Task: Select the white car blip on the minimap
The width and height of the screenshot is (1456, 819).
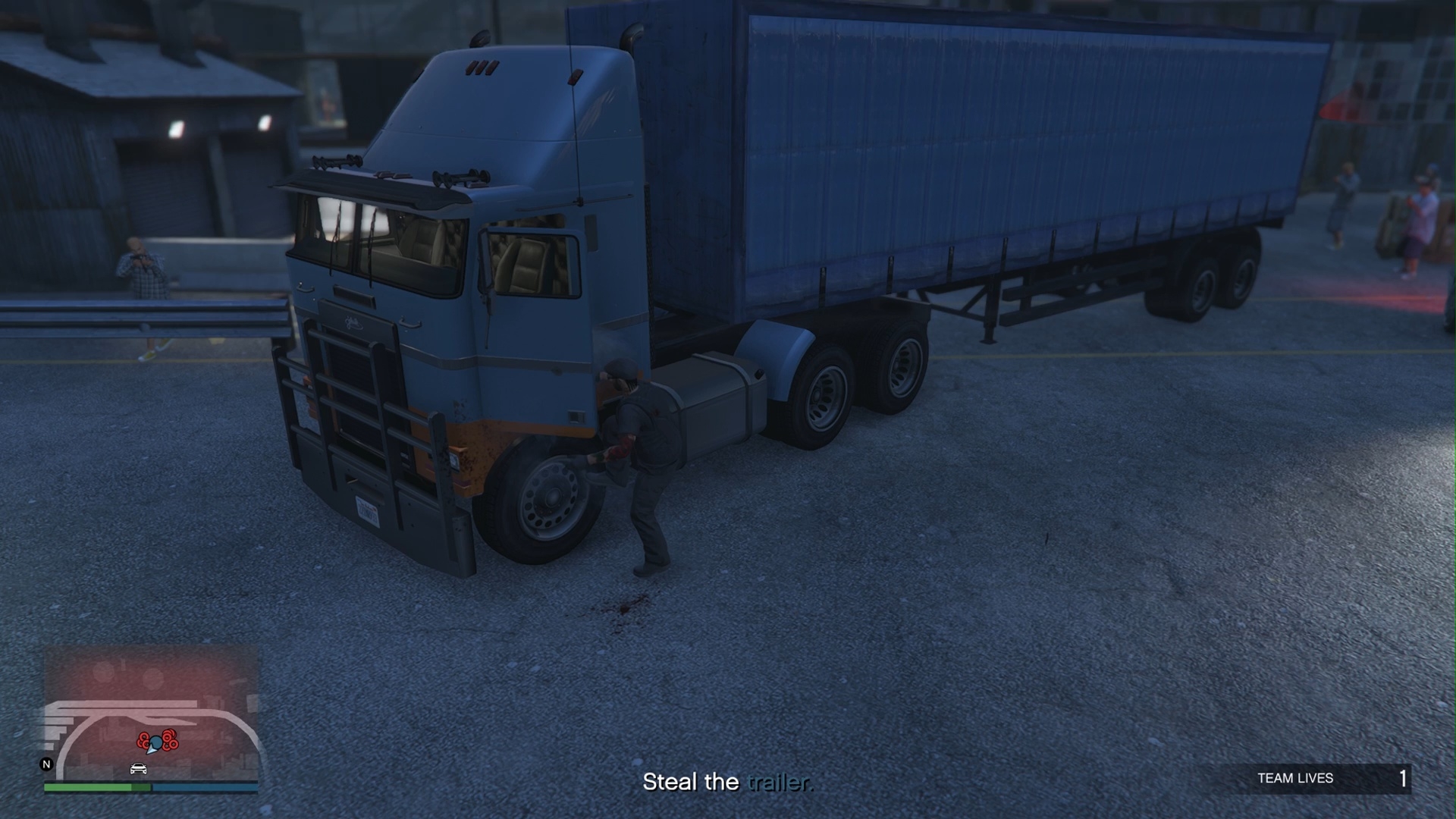Action: (138, 769)
